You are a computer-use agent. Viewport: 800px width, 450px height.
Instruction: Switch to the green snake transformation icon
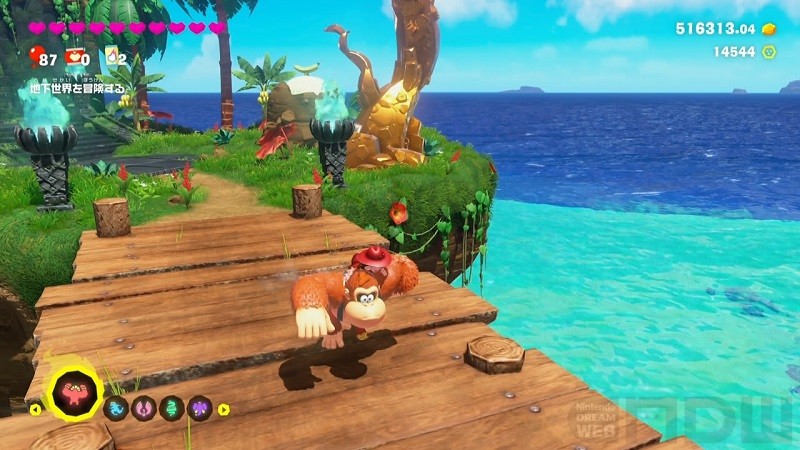(x=172, y=408)
